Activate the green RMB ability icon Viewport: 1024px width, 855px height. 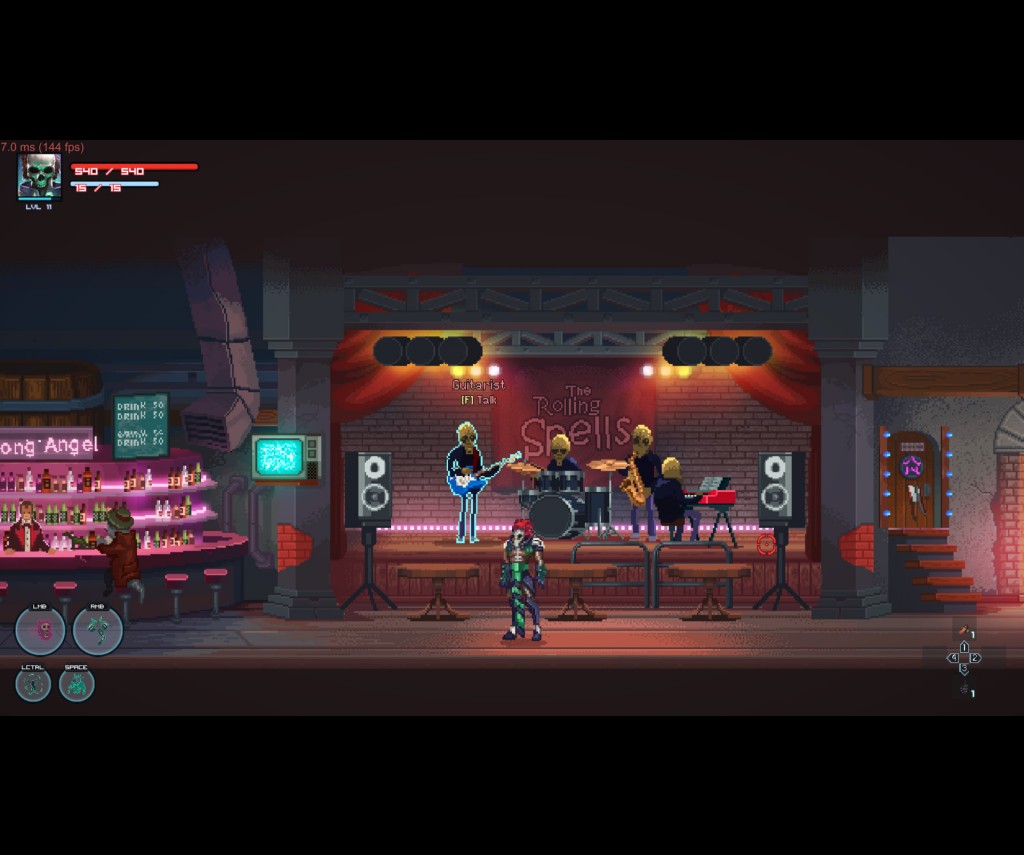click(x=98, y=630)
